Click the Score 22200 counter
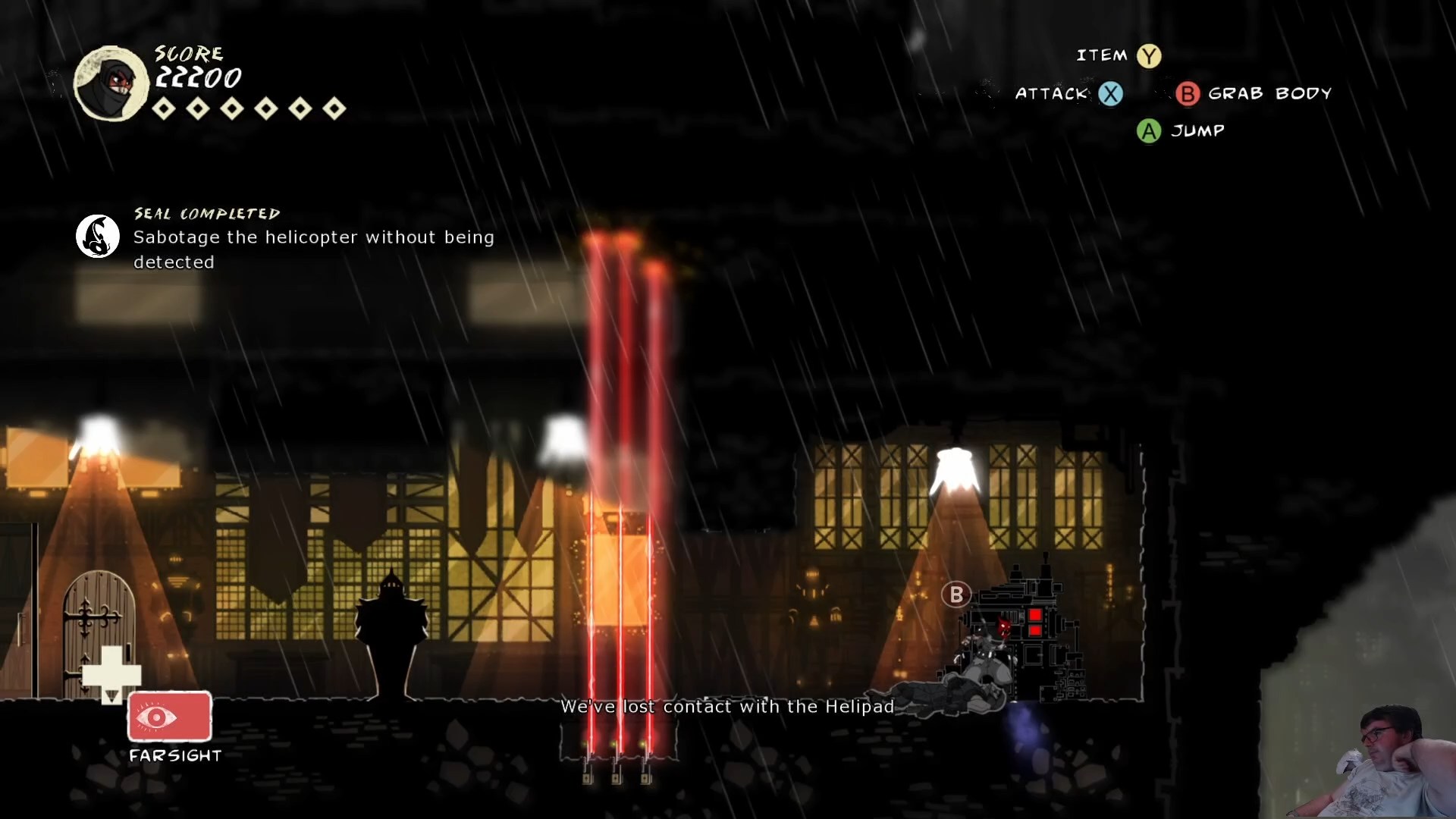Image resolution: width=1456 pixels, height=819 pixels. point(197,76)
